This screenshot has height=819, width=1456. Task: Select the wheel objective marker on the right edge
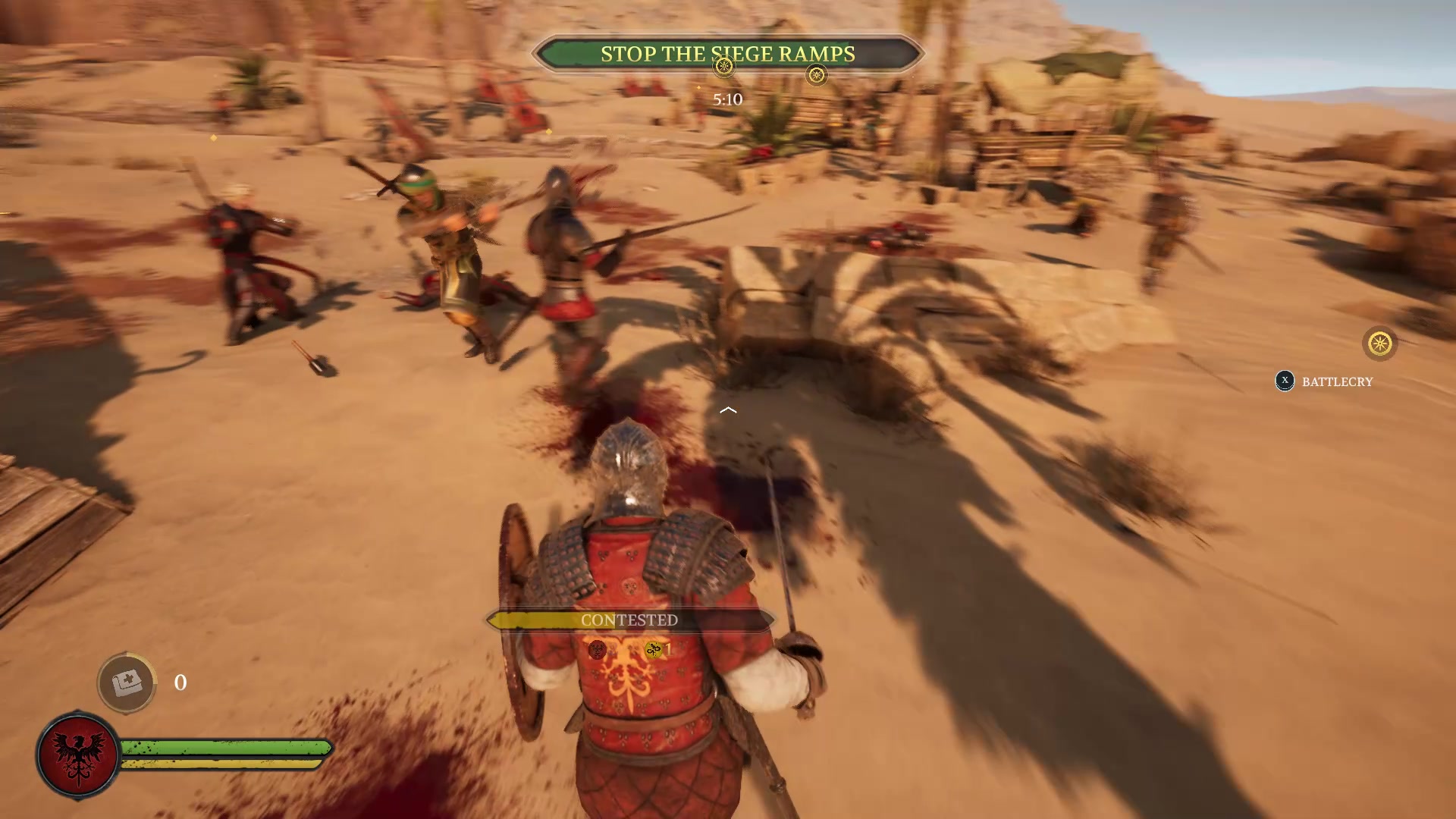(1378, 344)
